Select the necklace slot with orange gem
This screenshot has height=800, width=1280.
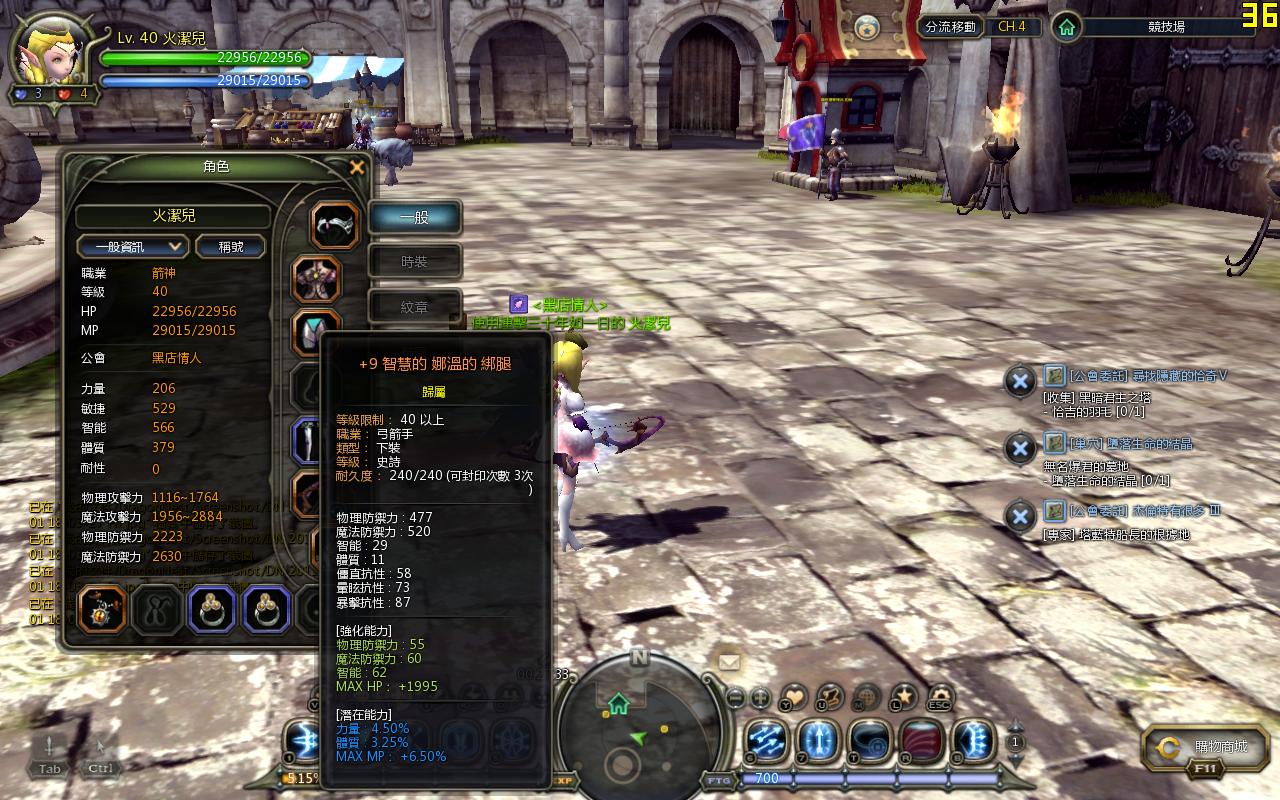click(102, 609)
